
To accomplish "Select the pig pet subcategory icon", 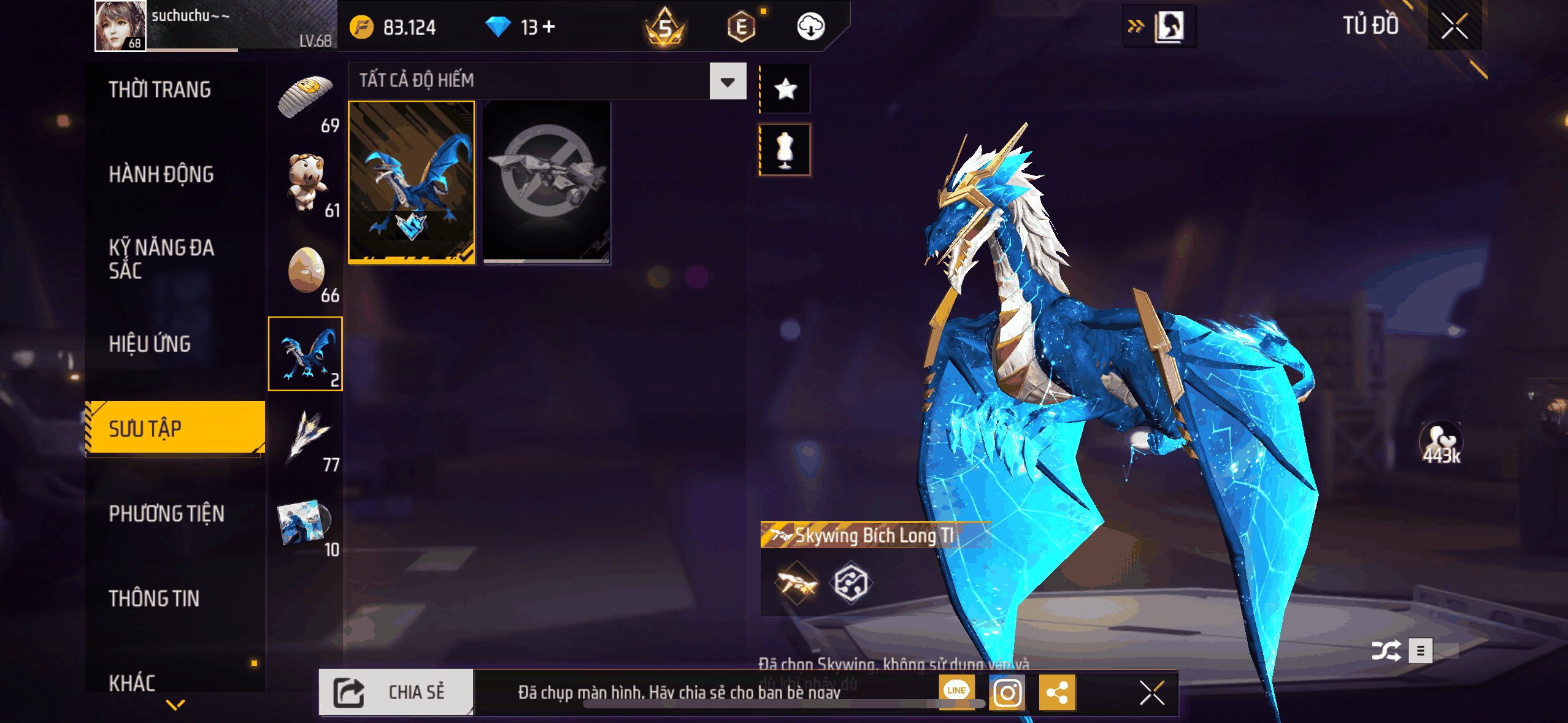I will (306, 183).
